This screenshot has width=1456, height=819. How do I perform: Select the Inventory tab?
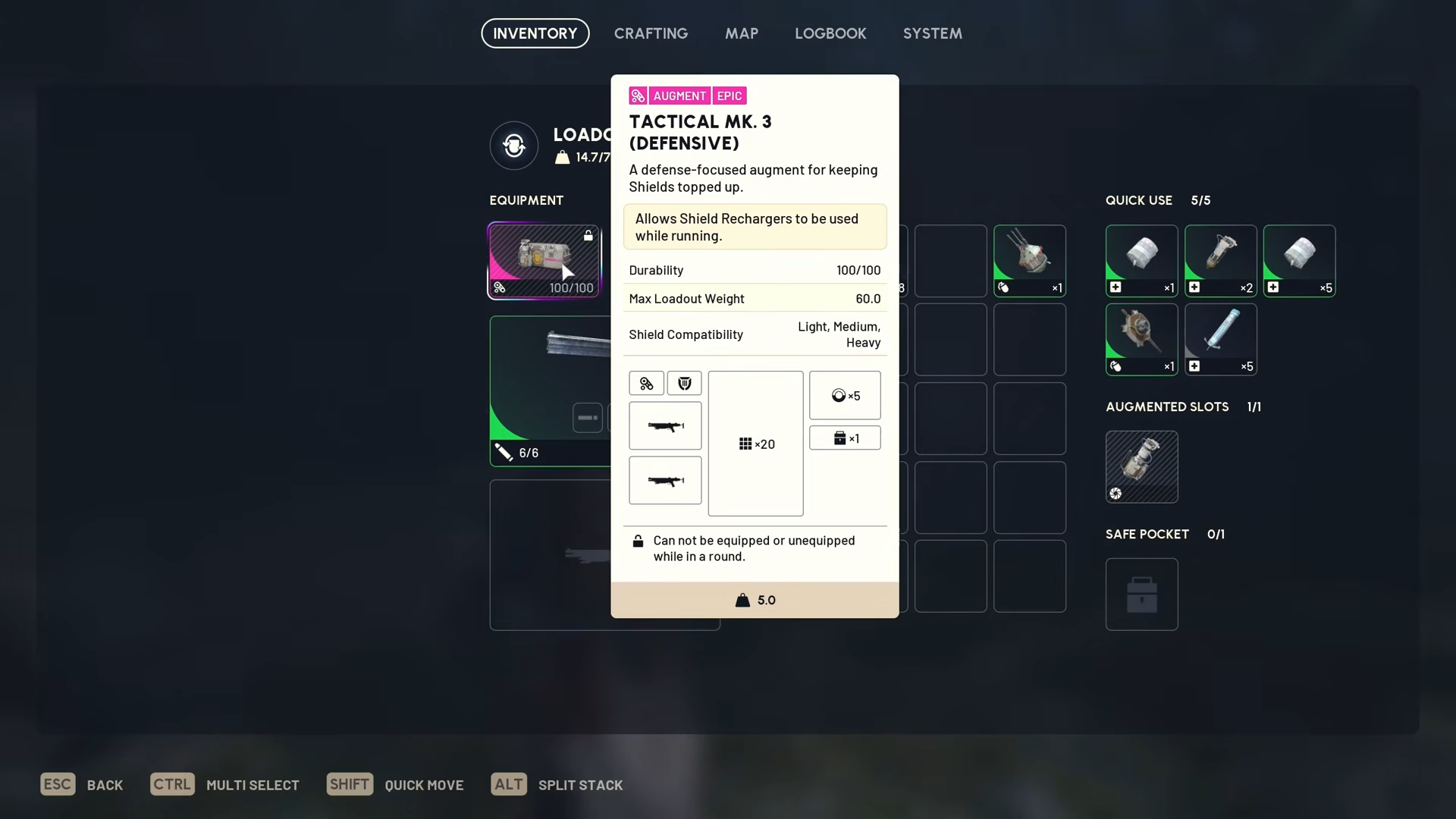tap(535, 33)
